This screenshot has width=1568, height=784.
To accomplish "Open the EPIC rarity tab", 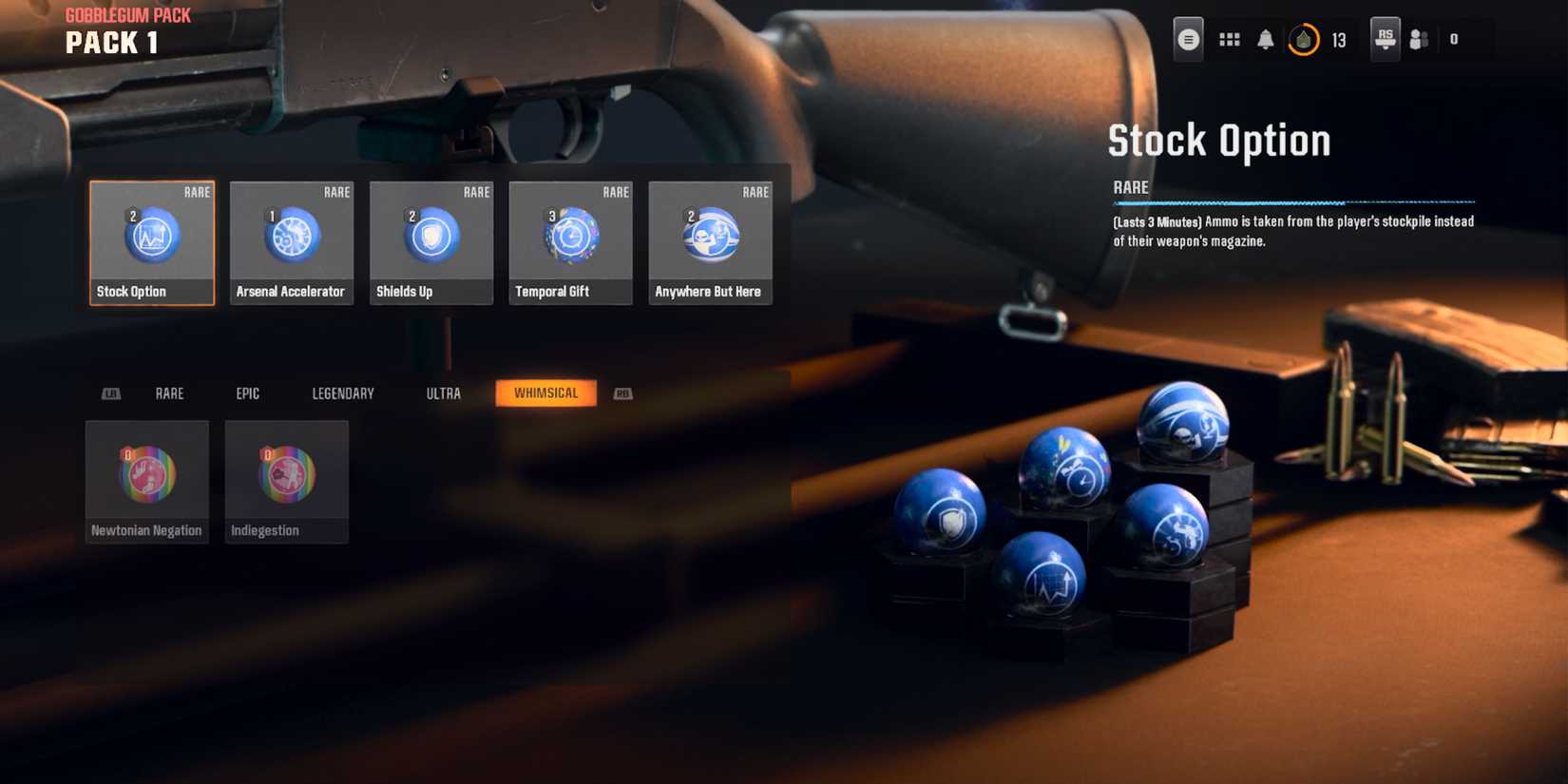I will pos(247,392).
